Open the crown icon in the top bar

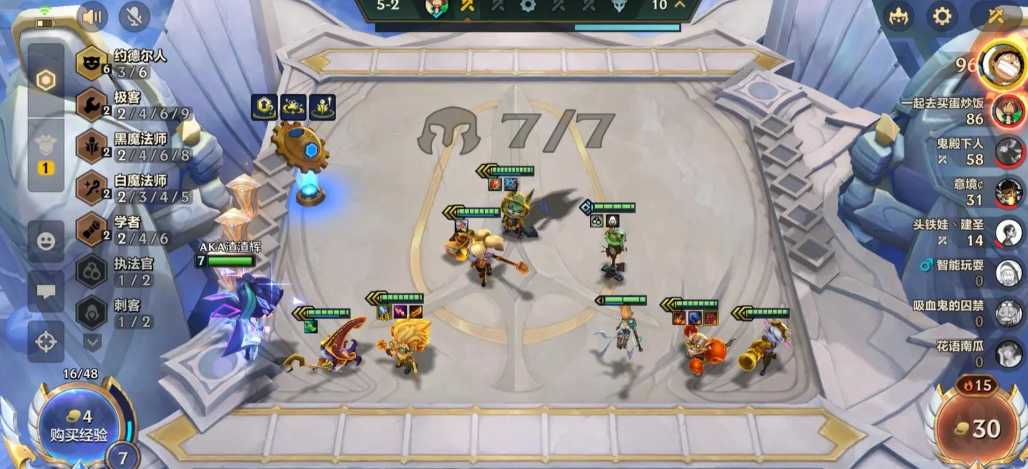coord(897,16)
